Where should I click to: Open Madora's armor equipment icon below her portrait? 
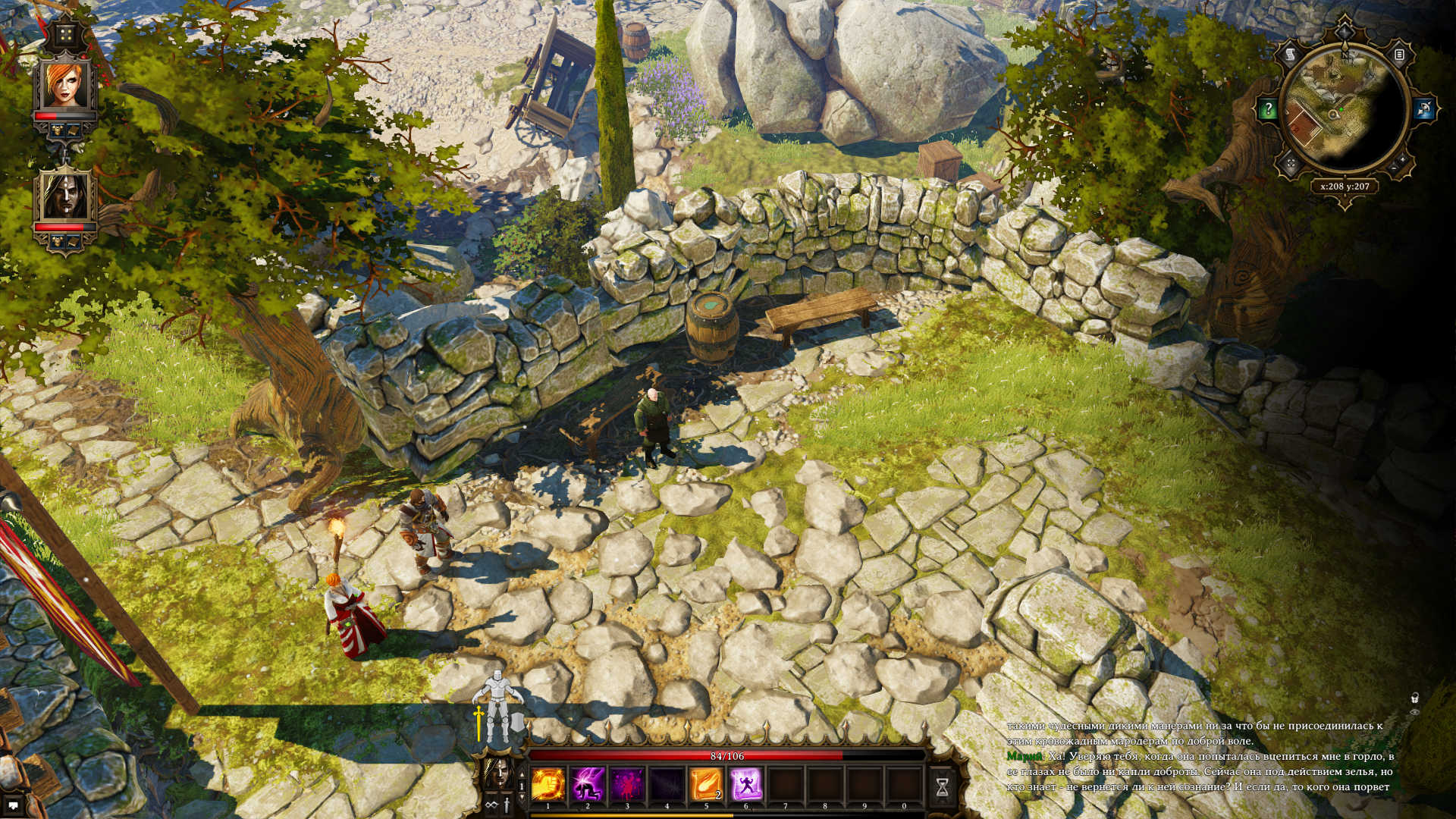coord(57,240)
